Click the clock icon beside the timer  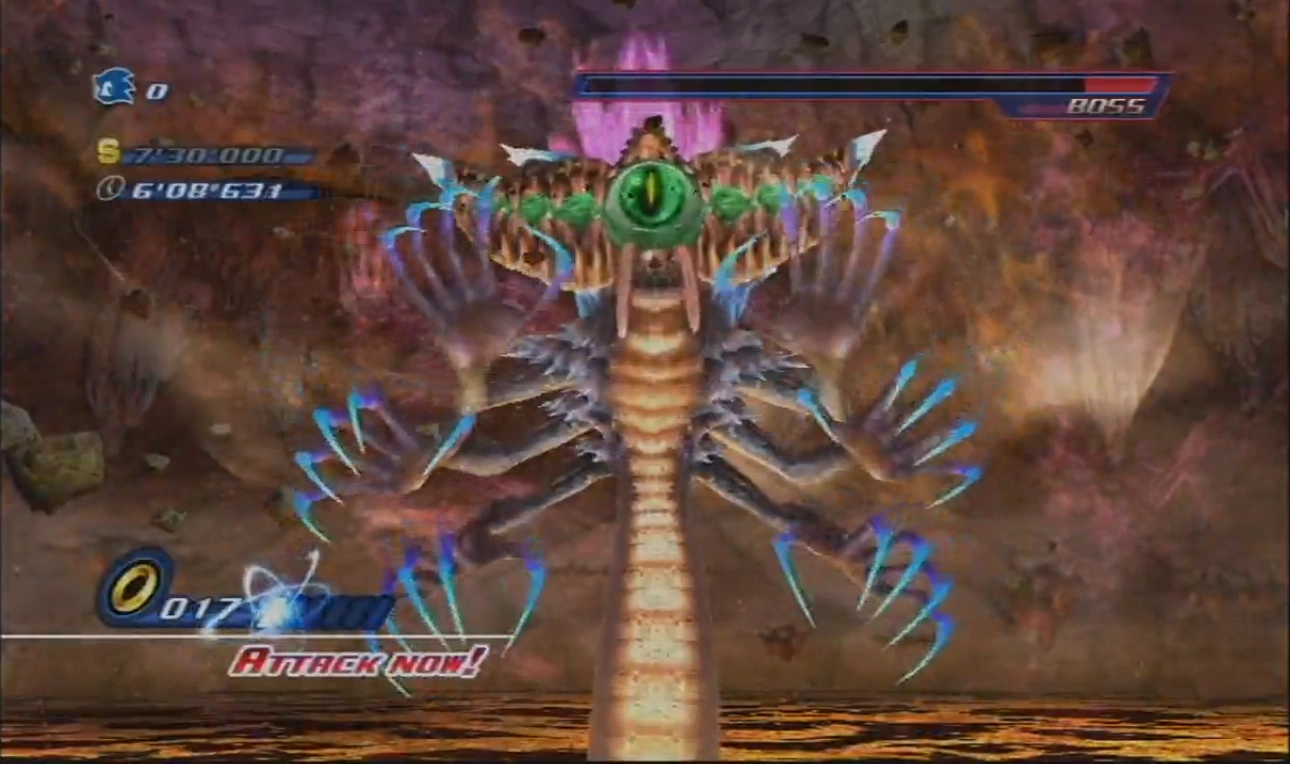[109, 187]
